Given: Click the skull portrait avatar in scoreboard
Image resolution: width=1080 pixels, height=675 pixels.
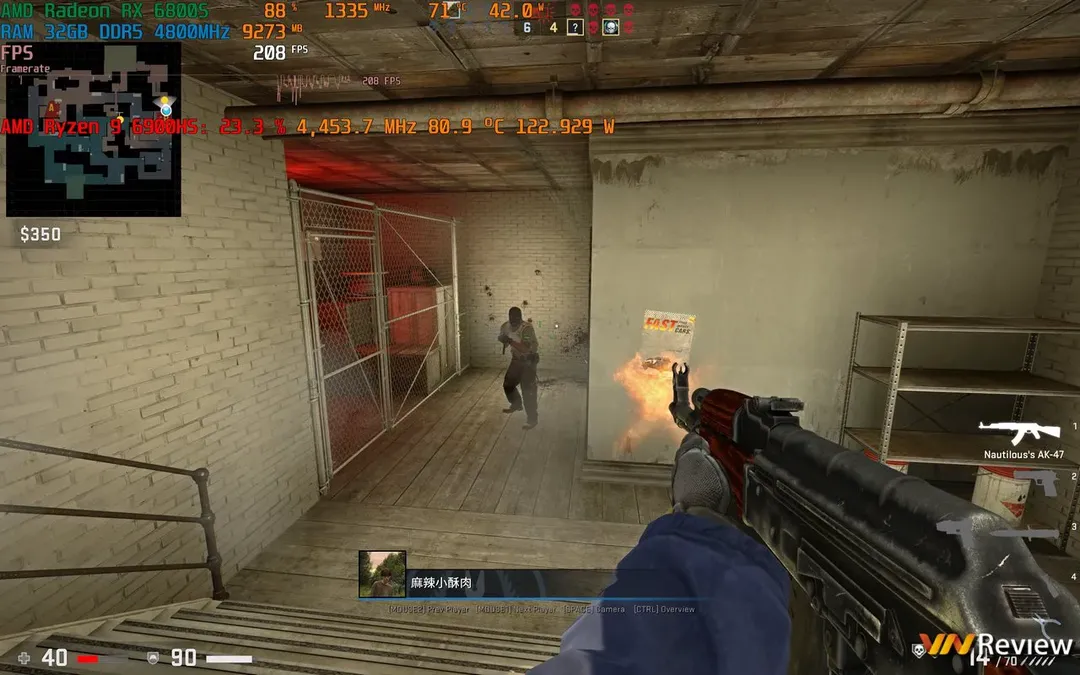Looking at the screenshot, I should point(610,27).
